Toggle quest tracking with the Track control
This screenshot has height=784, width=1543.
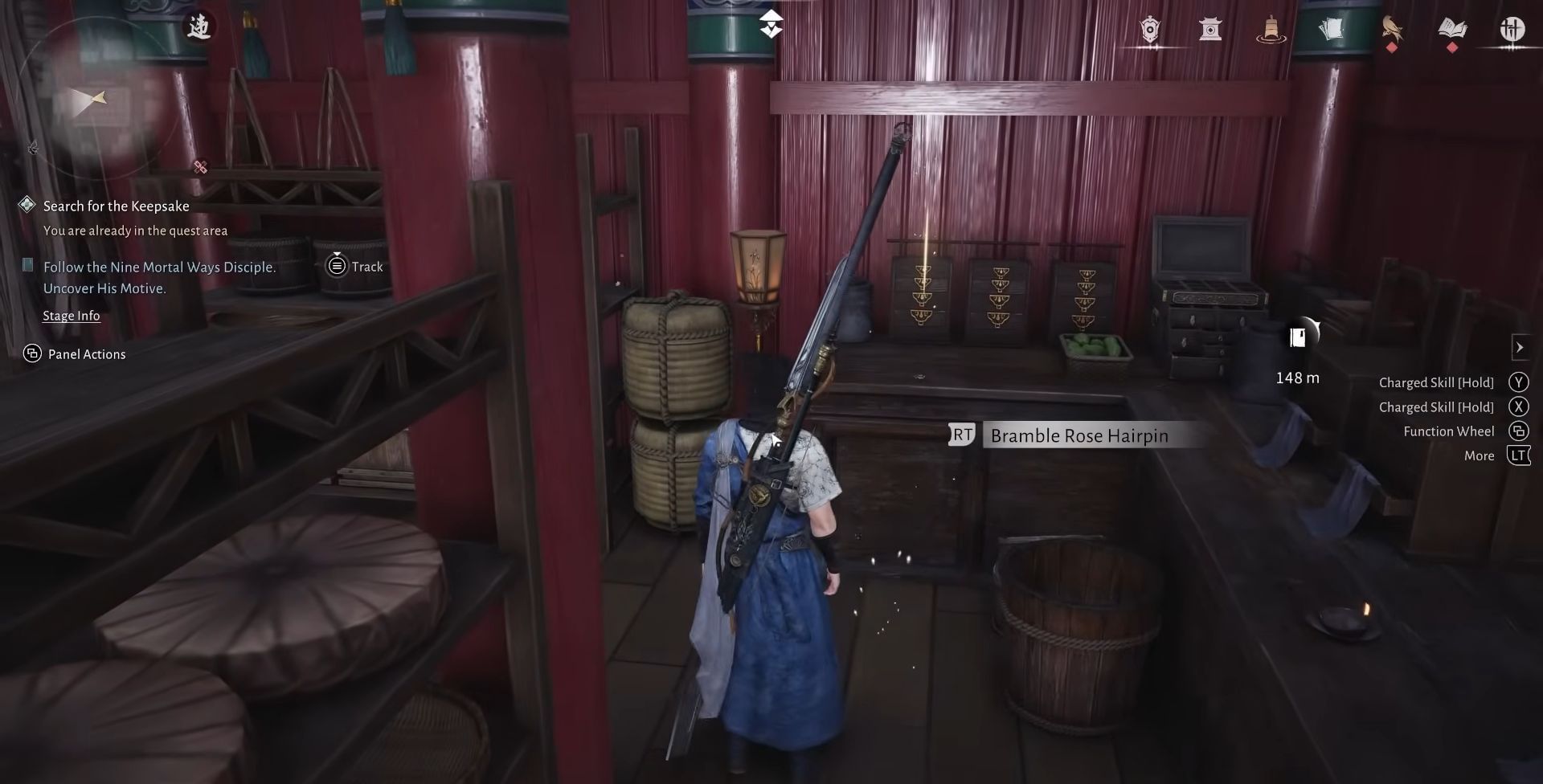(x=354, y=266)
